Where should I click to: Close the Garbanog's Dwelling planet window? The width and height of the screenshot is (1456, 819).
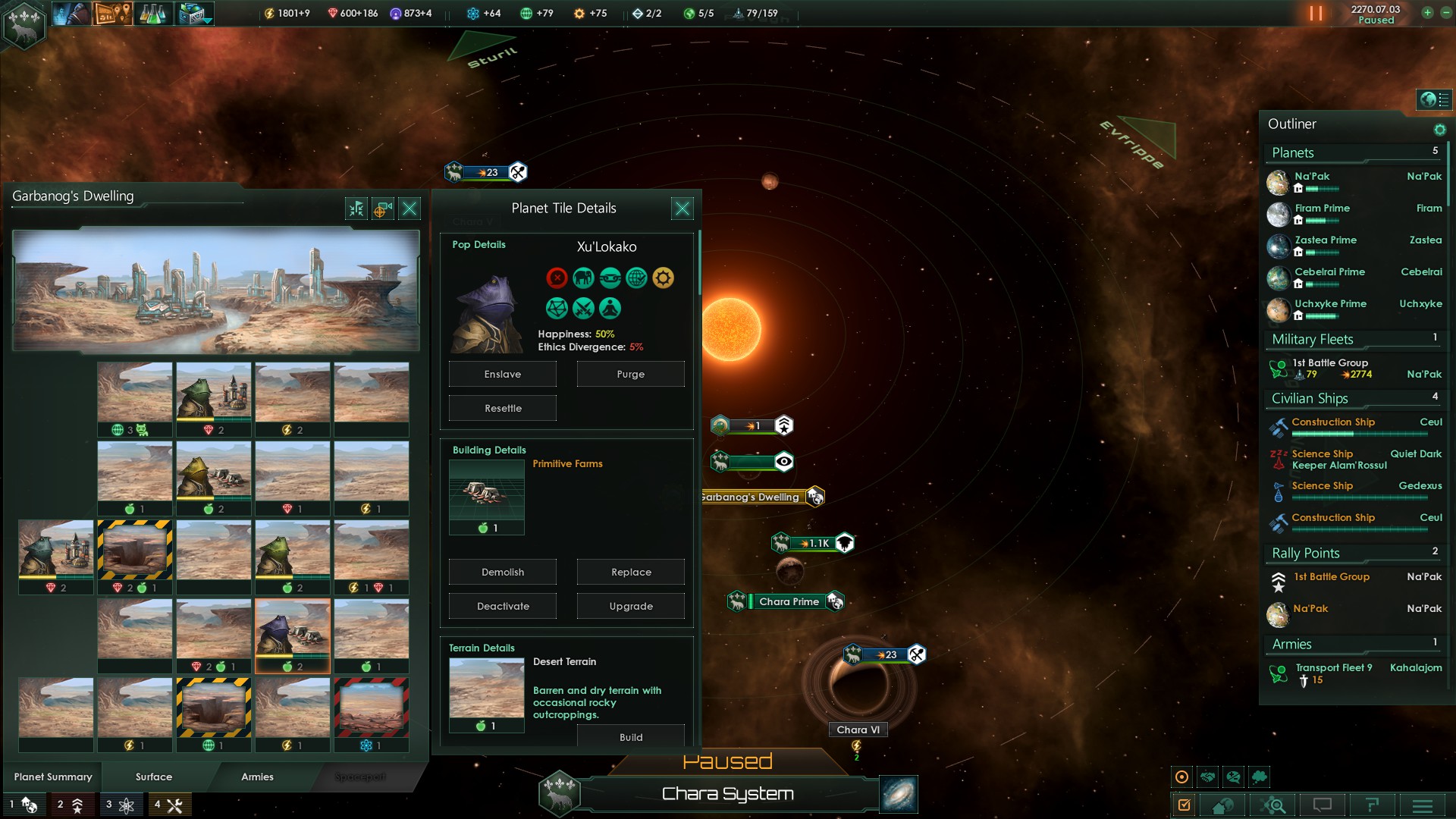[x=409, y=209]
